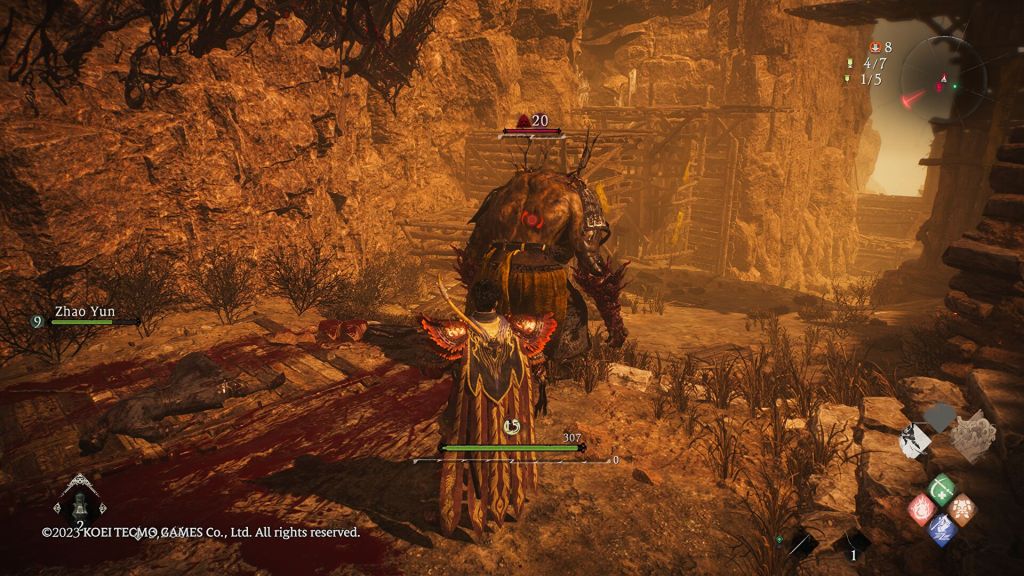Cast the red fire wizardry spell
The height and width of the screenshot is (576, 1024).
coord(921,509)
